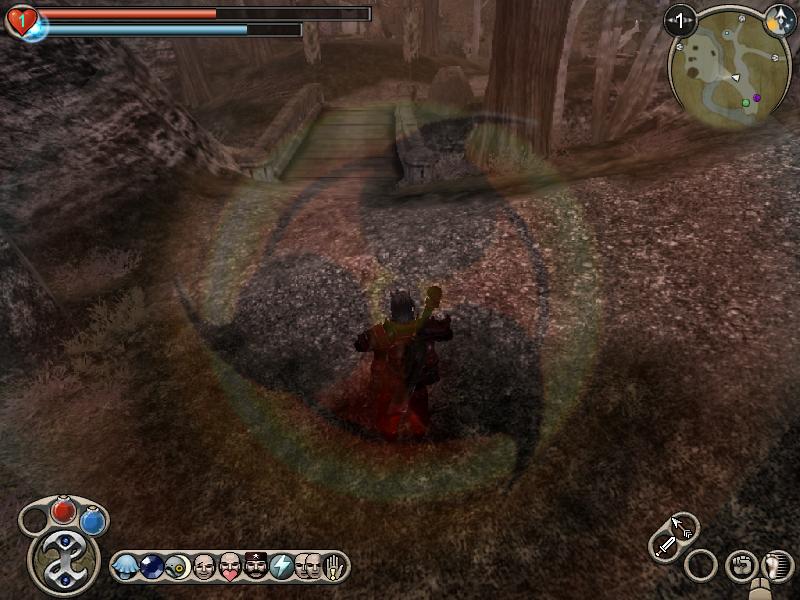800x600 pixels.
Task: Click the day-night compass dial
Action: [x=779, y=19]
